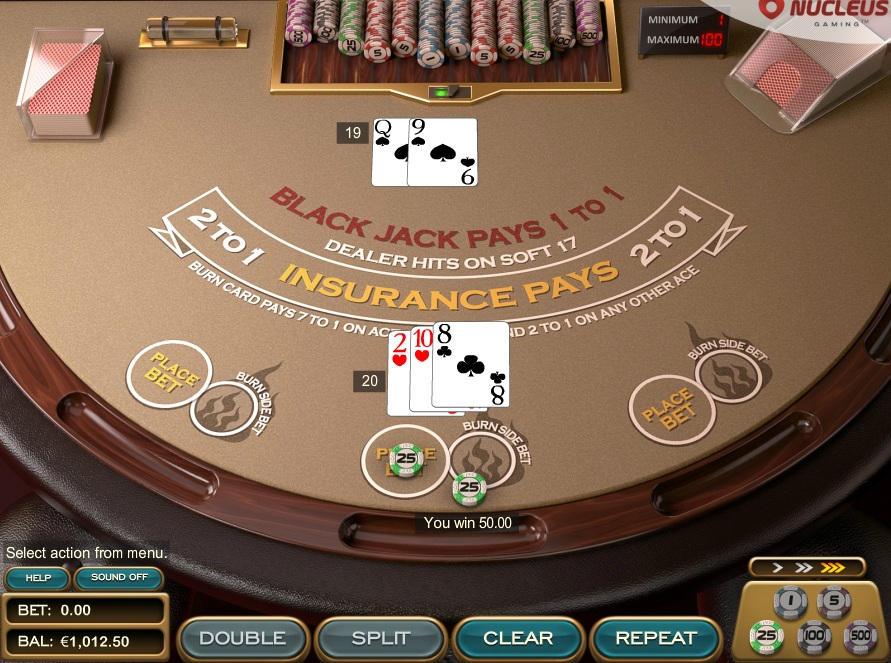Choose the 100 value chip

814,636
